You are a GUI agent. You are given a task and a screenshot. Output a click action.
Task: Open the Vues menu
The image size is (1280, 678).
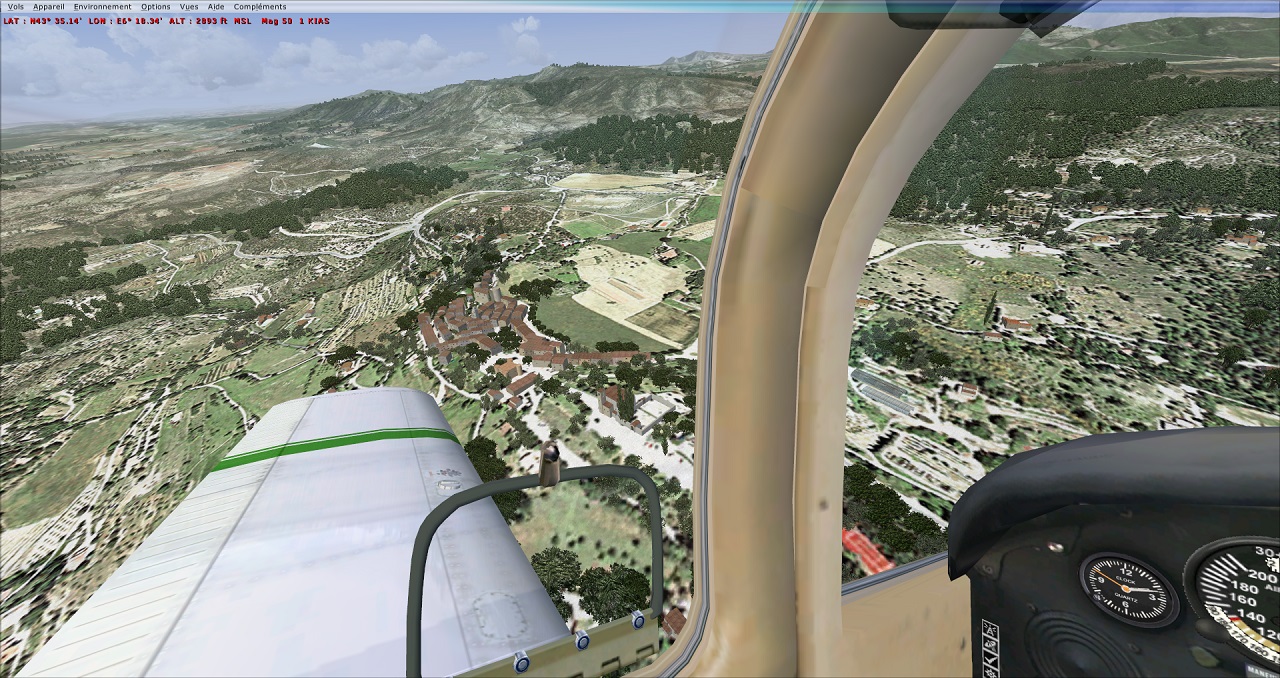[189, 6]
